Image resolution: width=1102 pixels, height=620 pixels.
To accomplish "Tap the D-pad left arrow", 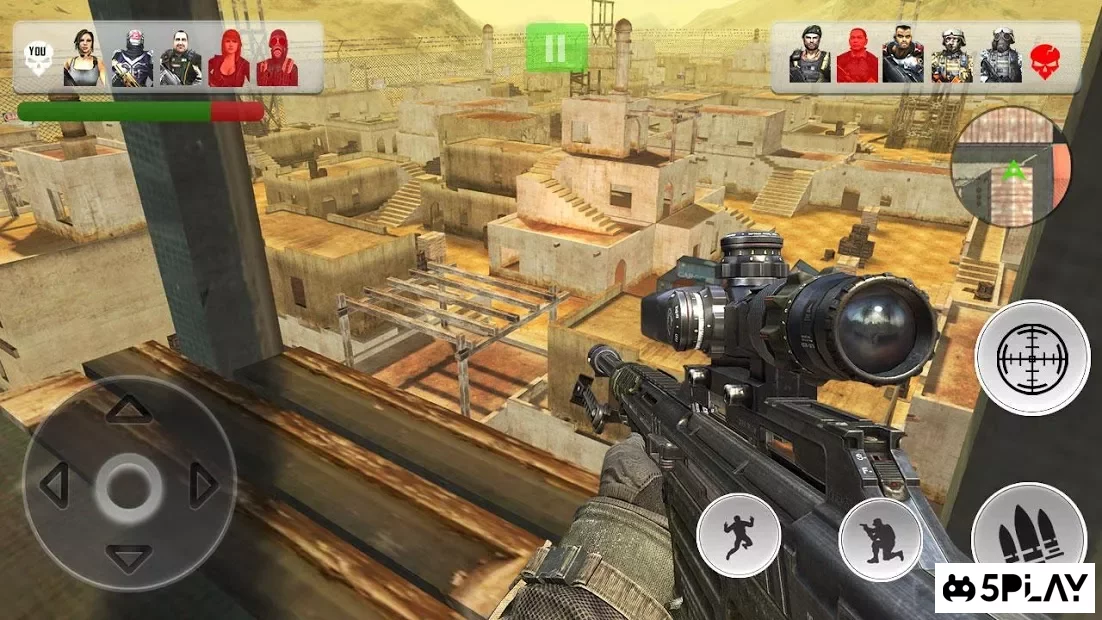I will pyautogui.click(x=54, y=485).
